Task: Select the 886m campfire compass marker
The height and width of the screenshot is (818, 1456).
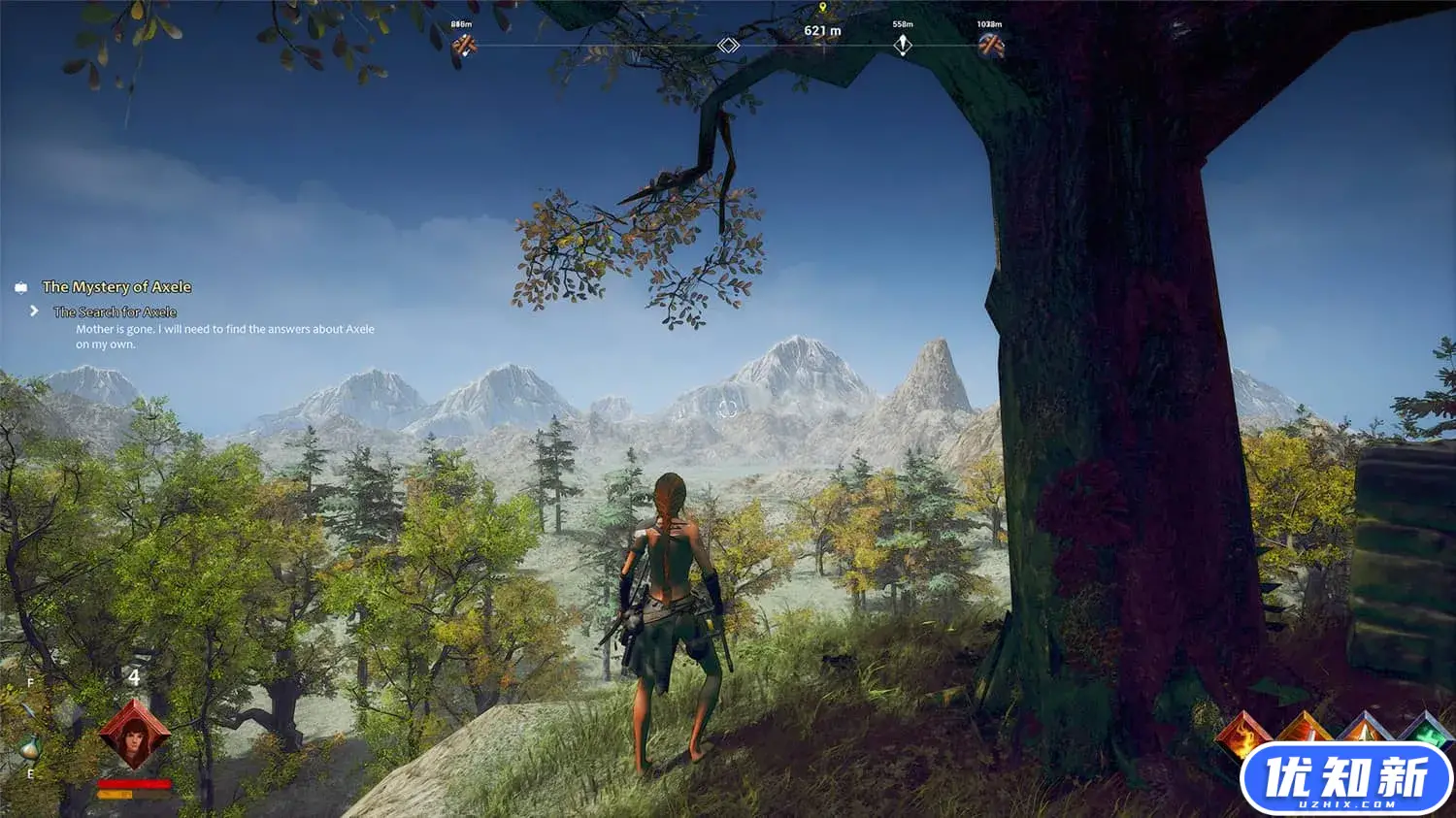Action: [464, 44]
